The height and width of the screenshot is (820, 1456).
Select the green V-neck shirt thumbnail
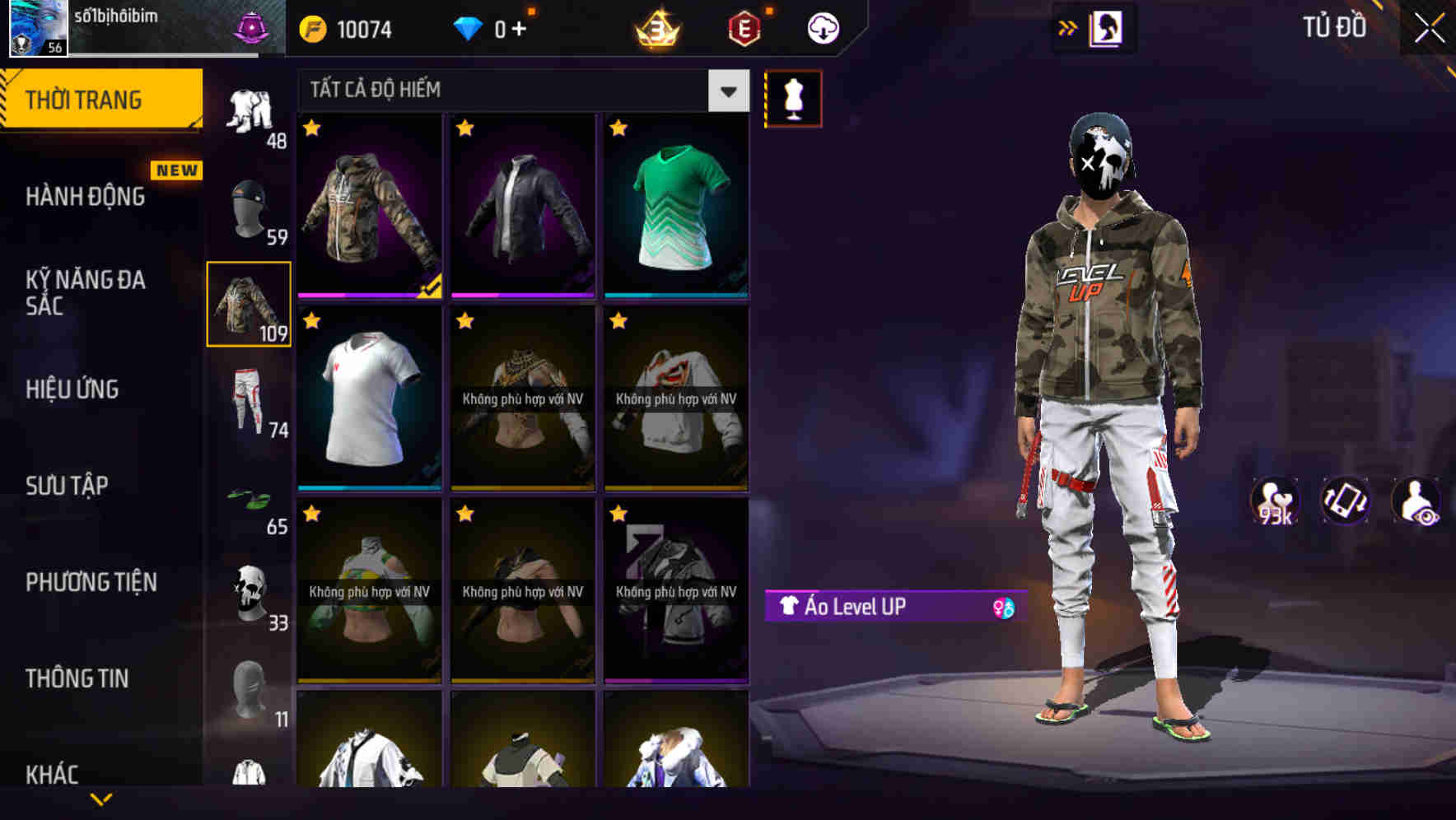pos(675,204)
